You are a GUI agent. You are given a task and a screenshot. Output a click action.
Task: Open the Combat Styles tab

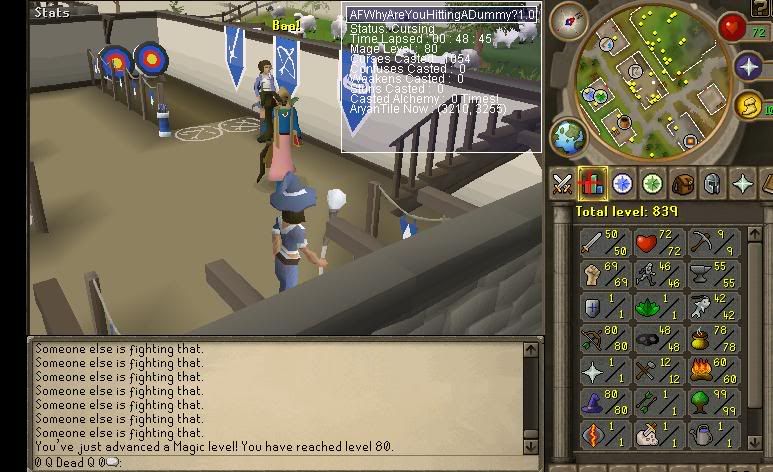[563, 184]
